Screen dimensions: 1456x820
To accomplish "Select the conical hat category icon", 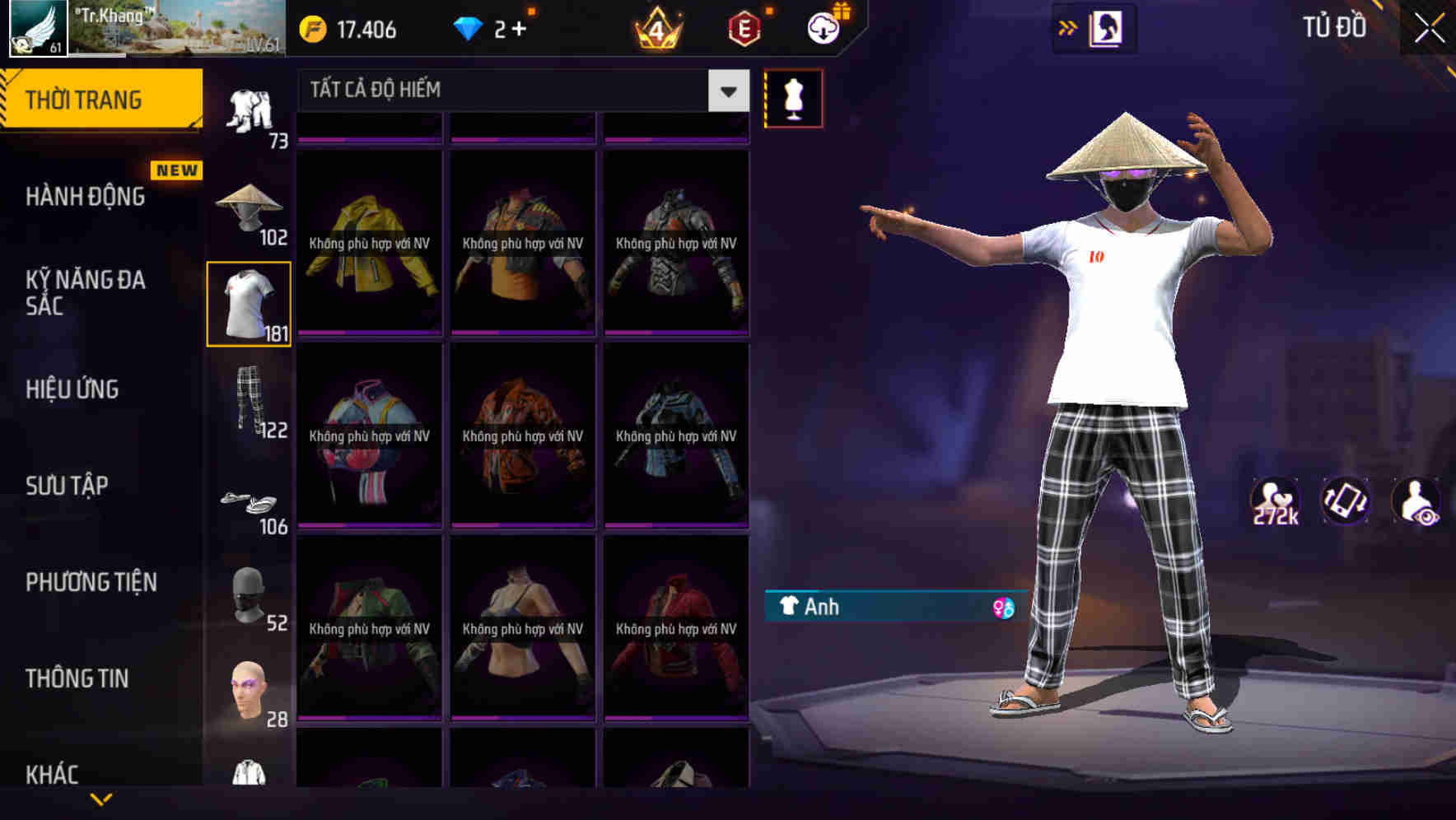I will [250, 202].
